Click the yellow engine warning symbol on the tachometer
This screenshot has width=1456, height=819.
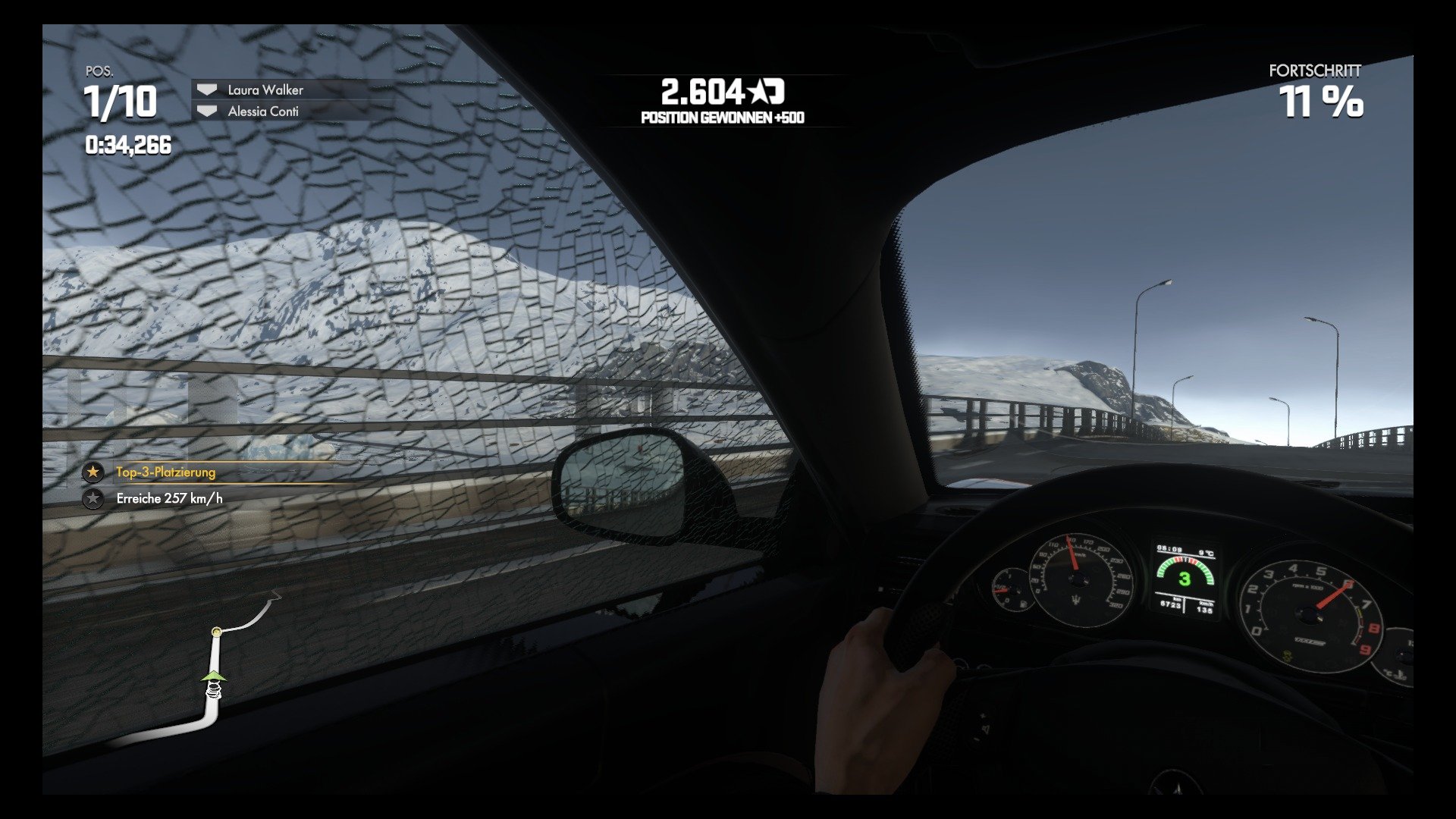coord(1287,655)
